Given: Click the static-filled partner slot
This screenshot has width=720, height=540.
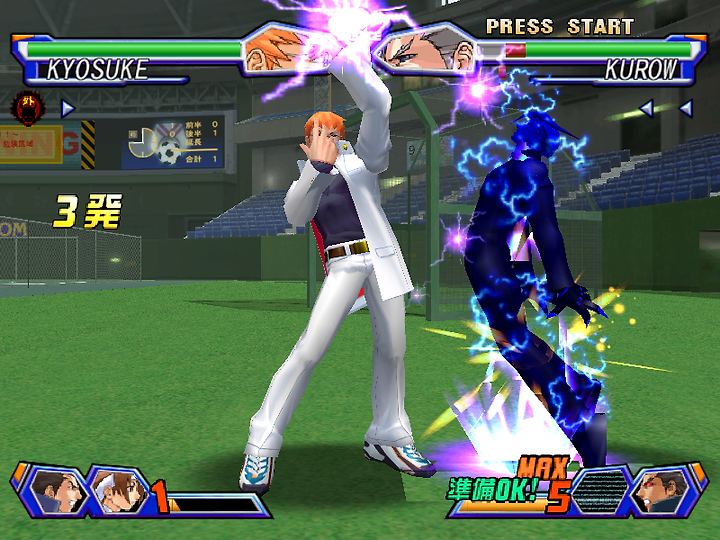Looking at the screenshot, I should pyautogui.click(x=601, y=491).
